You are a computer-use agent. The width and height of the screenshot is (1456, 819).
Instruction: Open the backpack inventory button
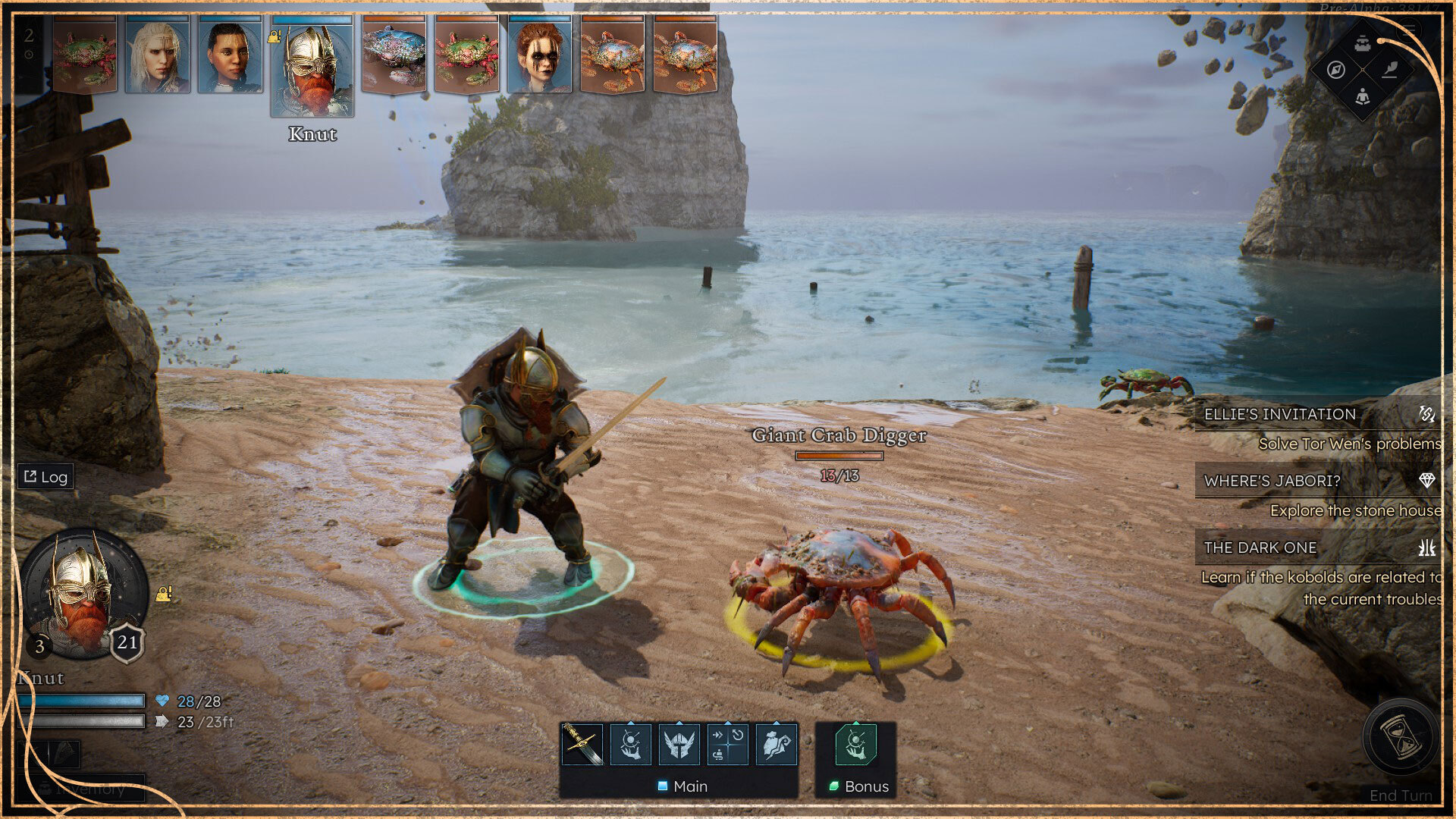coord(1363,43)
